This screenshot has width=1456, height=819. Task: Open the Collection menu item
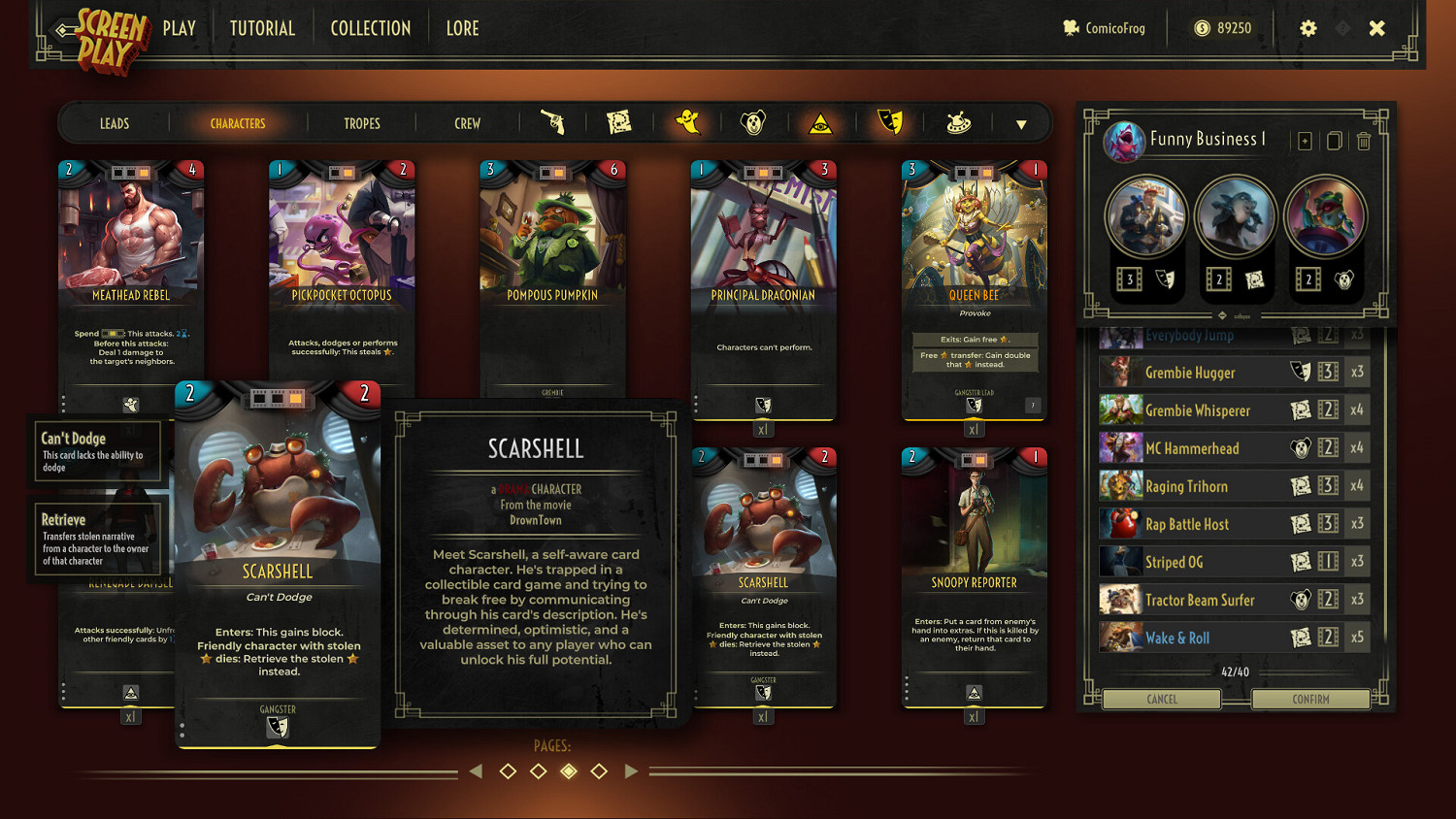coord(370,28)
